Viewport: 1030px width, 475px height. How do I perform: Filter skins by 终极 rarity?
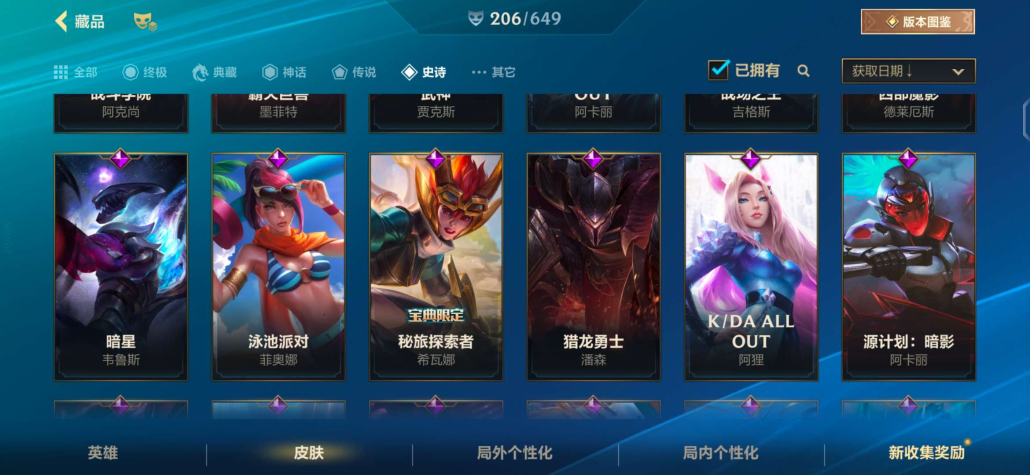coord(144,72)
